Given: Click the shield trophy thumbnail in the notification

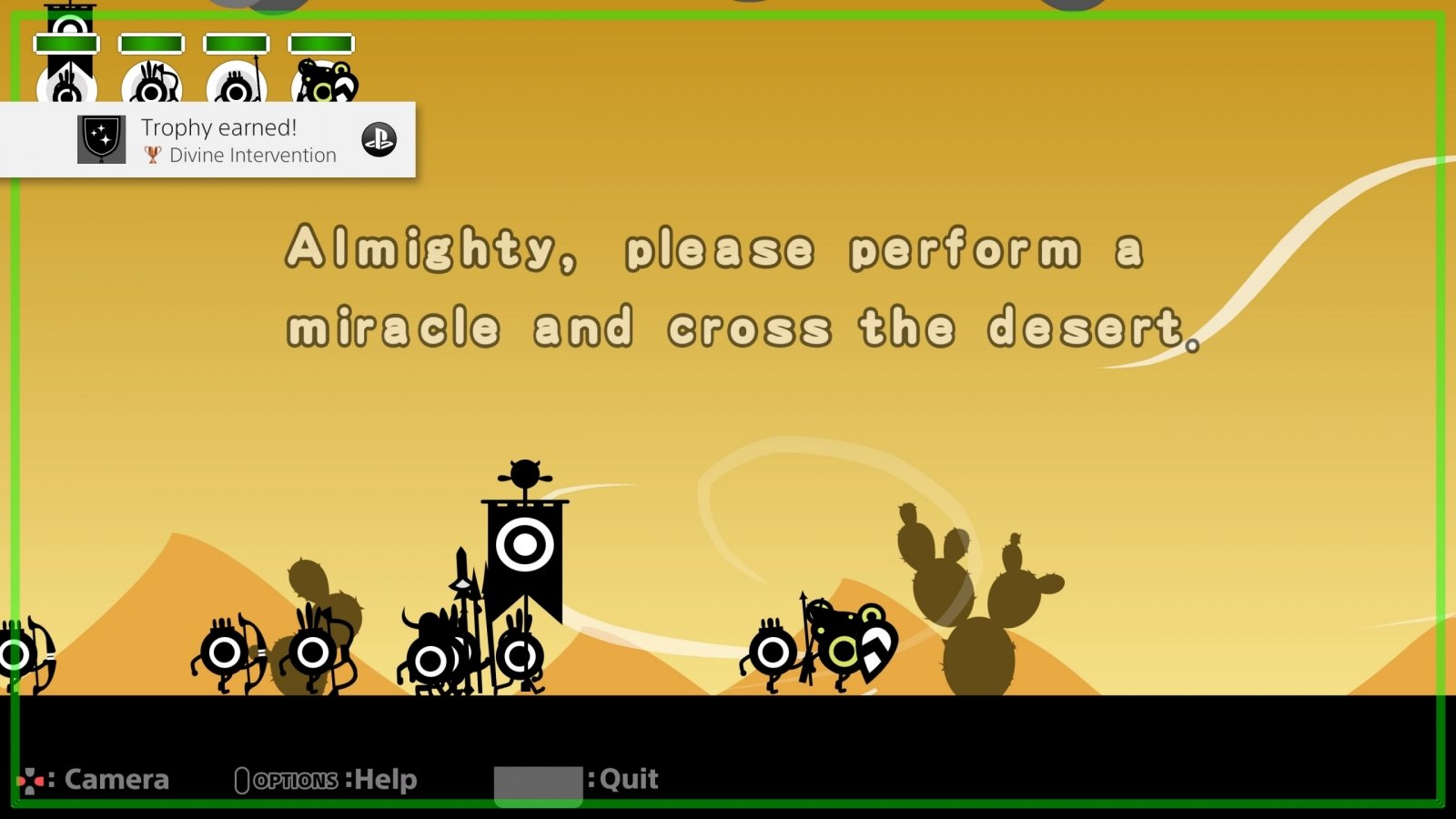Looking at the screenshot, I should pos(100,139).
